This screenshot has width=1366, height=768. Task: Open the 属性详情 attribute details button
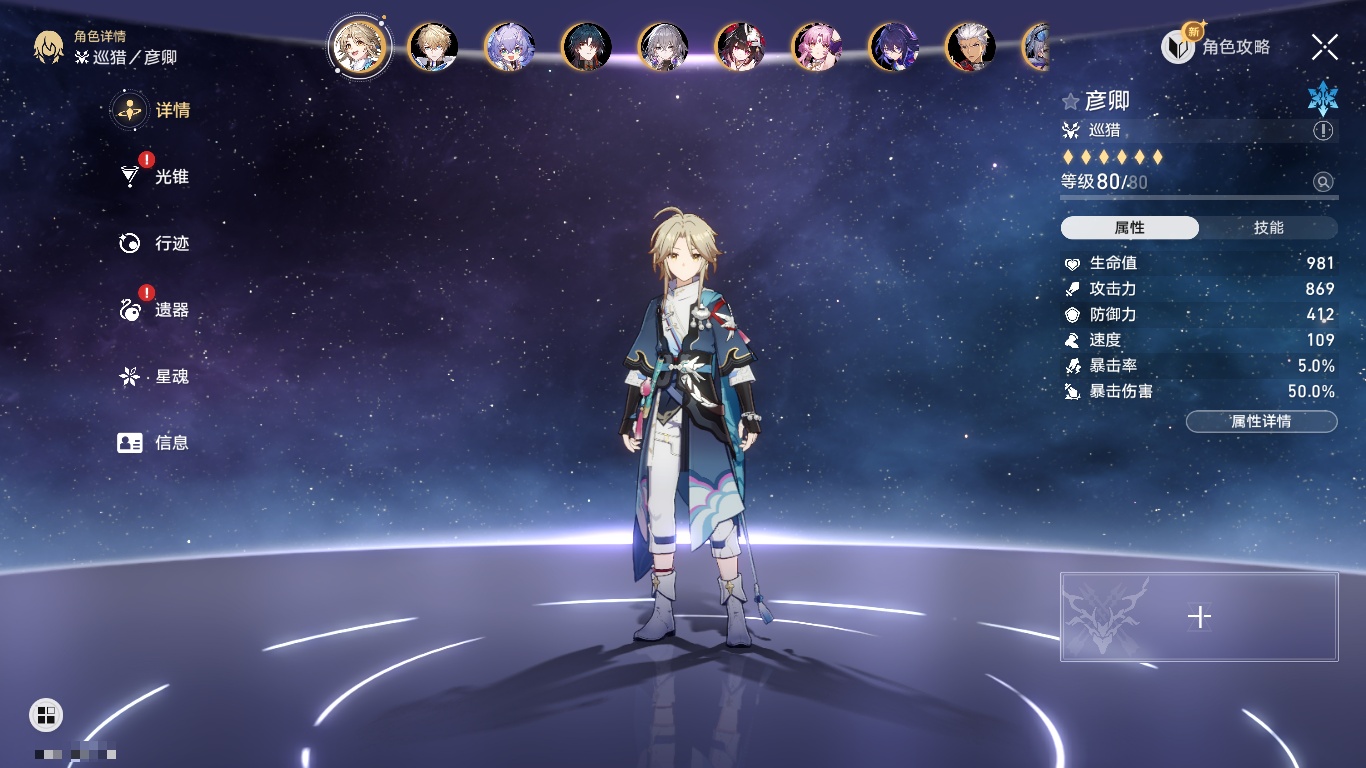1261,422
